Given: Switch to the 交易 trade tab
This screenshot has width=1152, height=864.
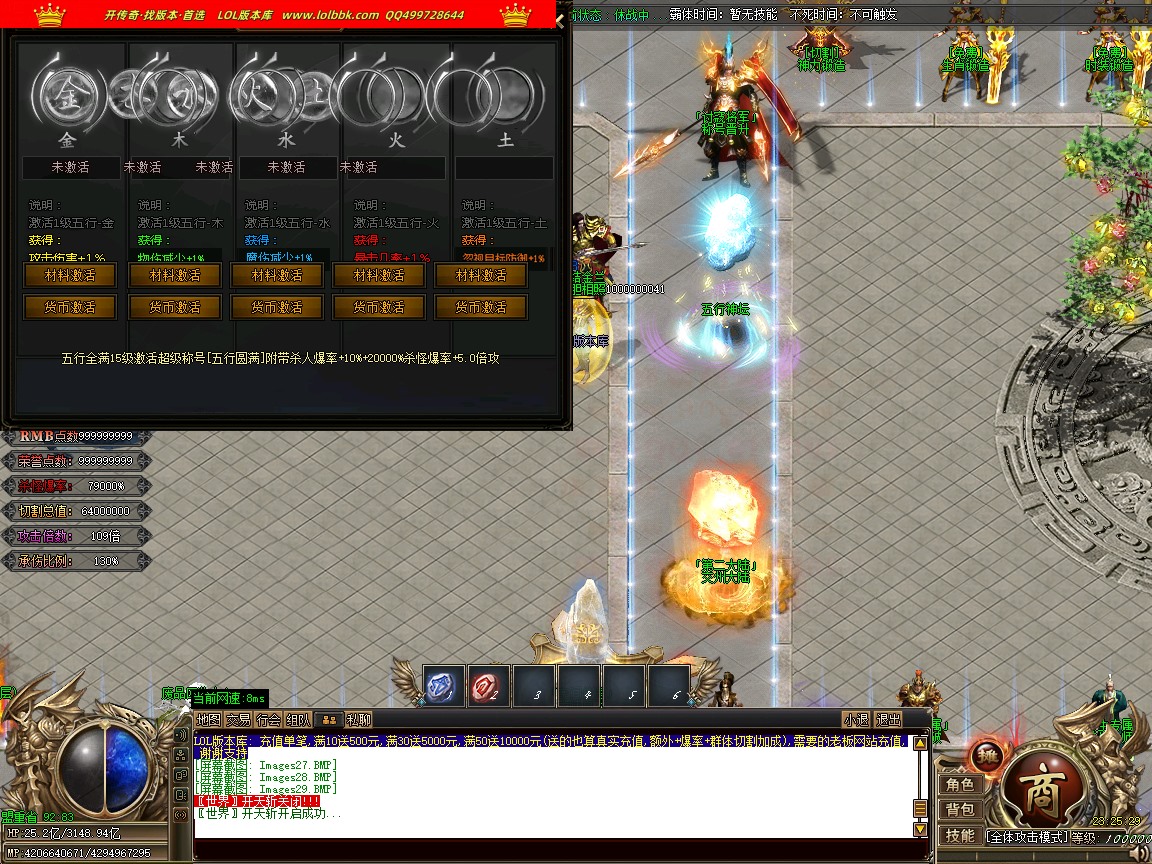Looking at the screenshot, I should [x=238, y=719].
